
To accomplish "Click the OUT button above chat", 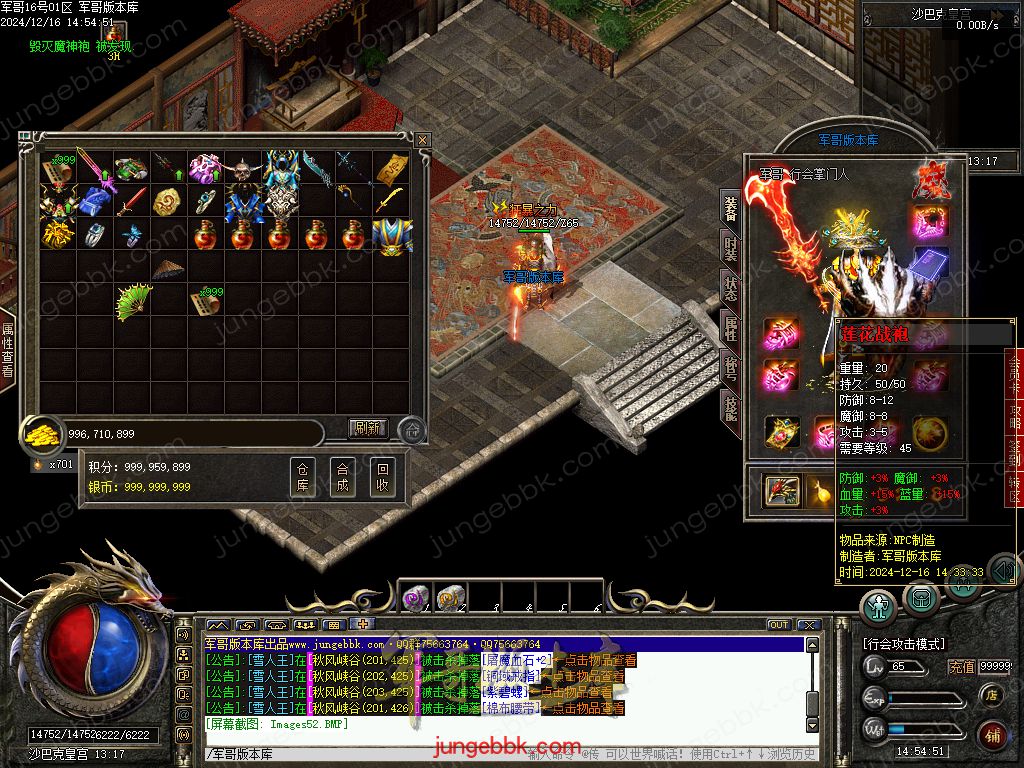I will (x=779, y=625).
